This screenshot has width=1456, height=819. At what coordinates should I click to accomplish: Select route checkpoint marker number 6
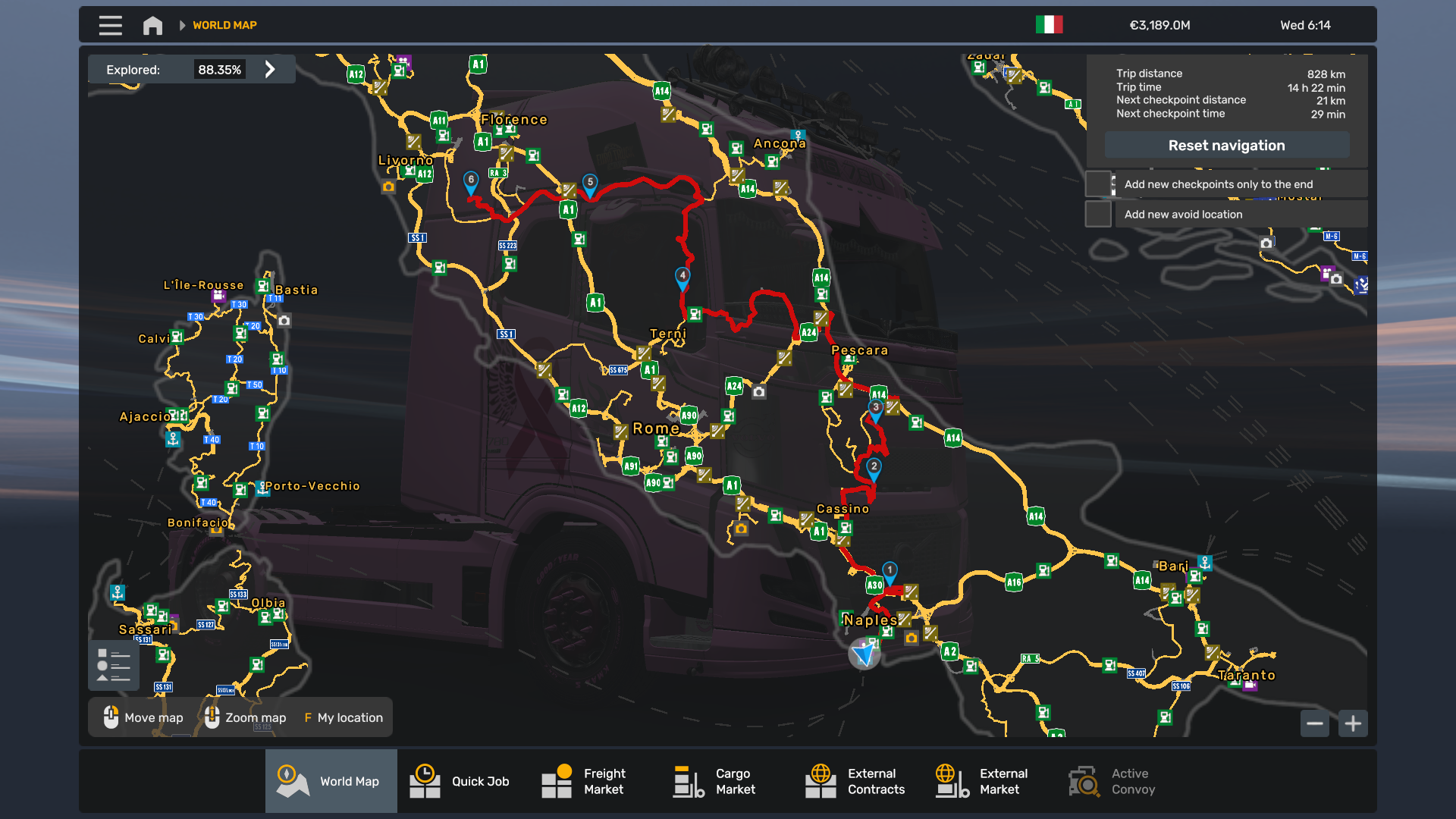(x=471, y=181)
